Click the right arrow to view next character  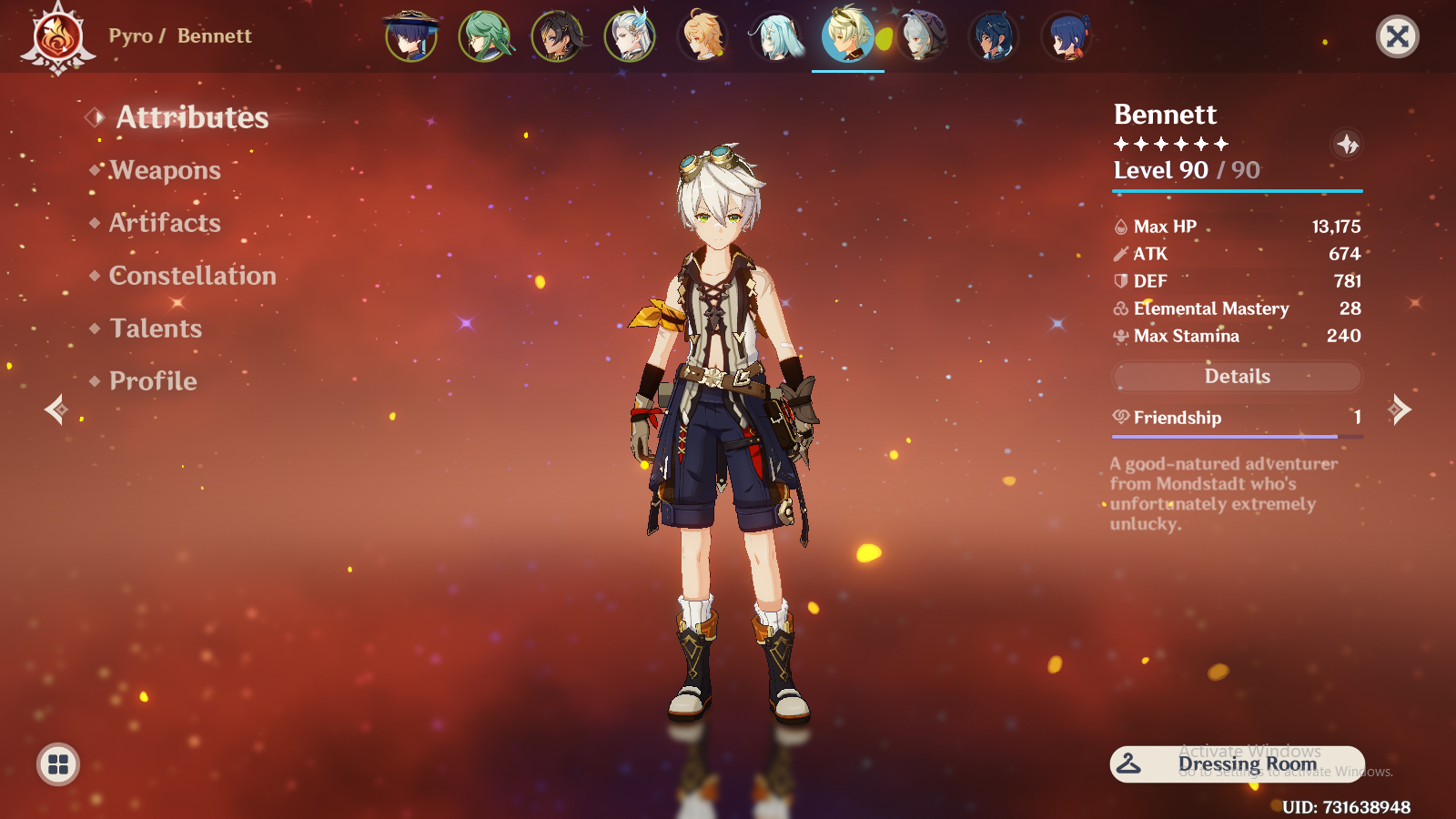pos(1401,409)
